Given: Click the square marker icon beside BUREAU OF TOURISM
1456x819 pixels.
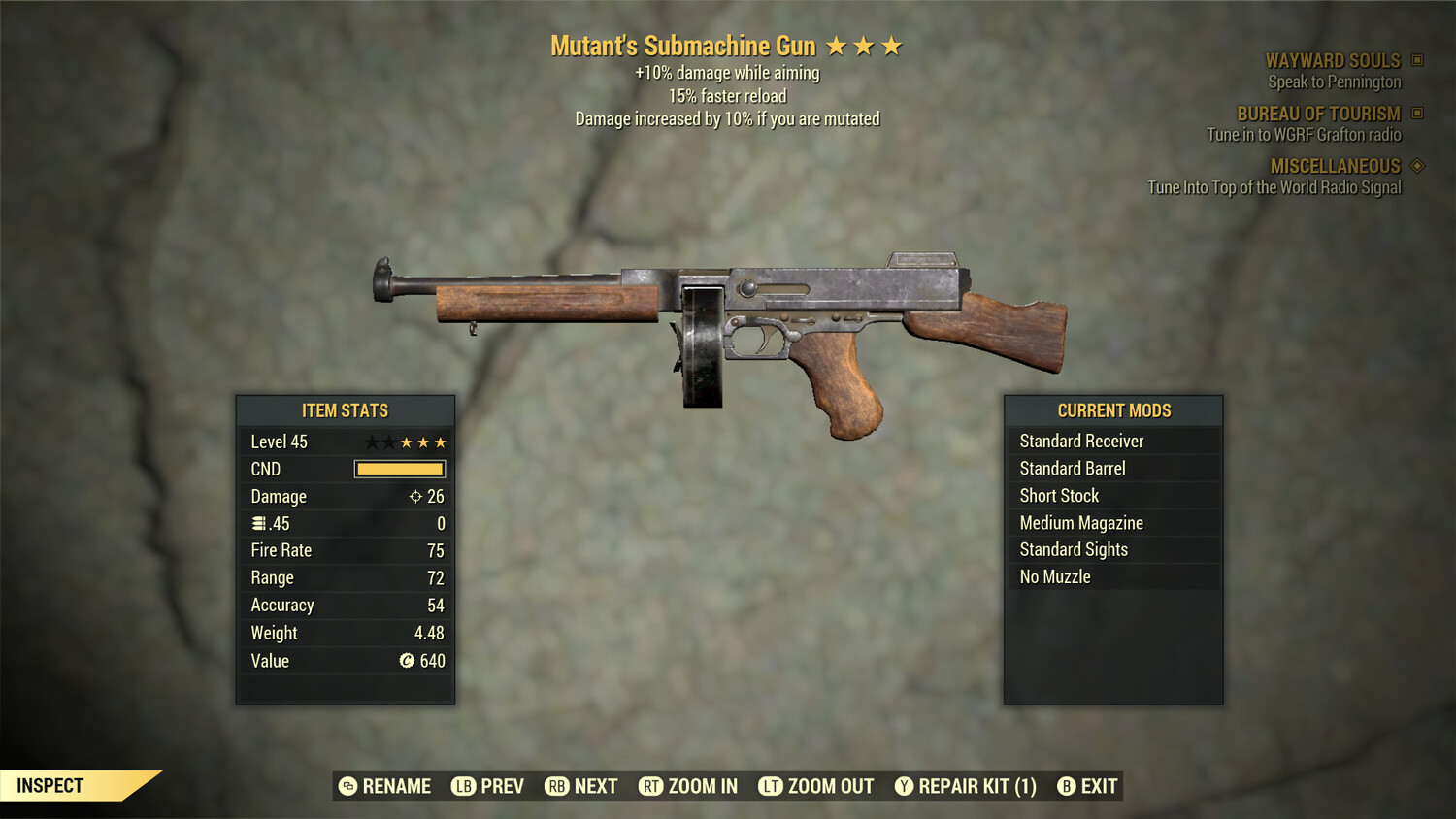Looking at the screenshot, I should 1415,114.
